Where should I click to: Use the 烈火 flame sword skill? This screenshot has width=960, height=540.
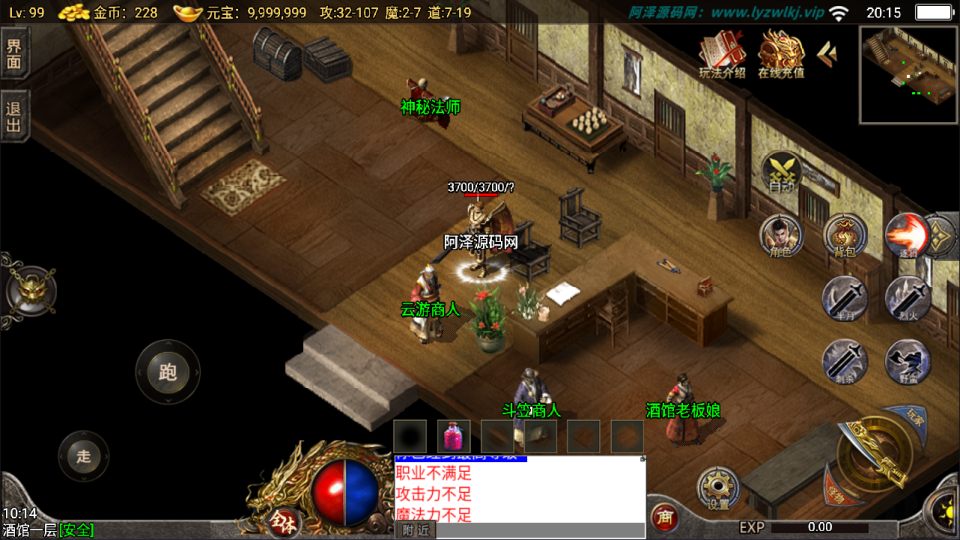(906, 298)
